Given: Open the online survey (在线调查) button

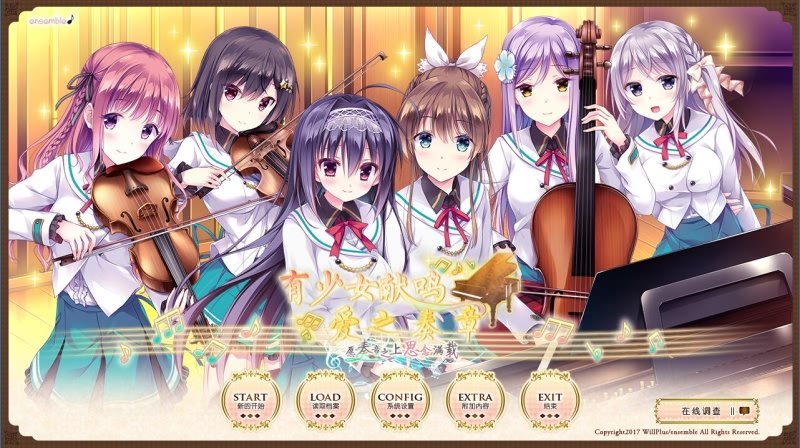Looking at the screenshot, I should click(707, 410).
